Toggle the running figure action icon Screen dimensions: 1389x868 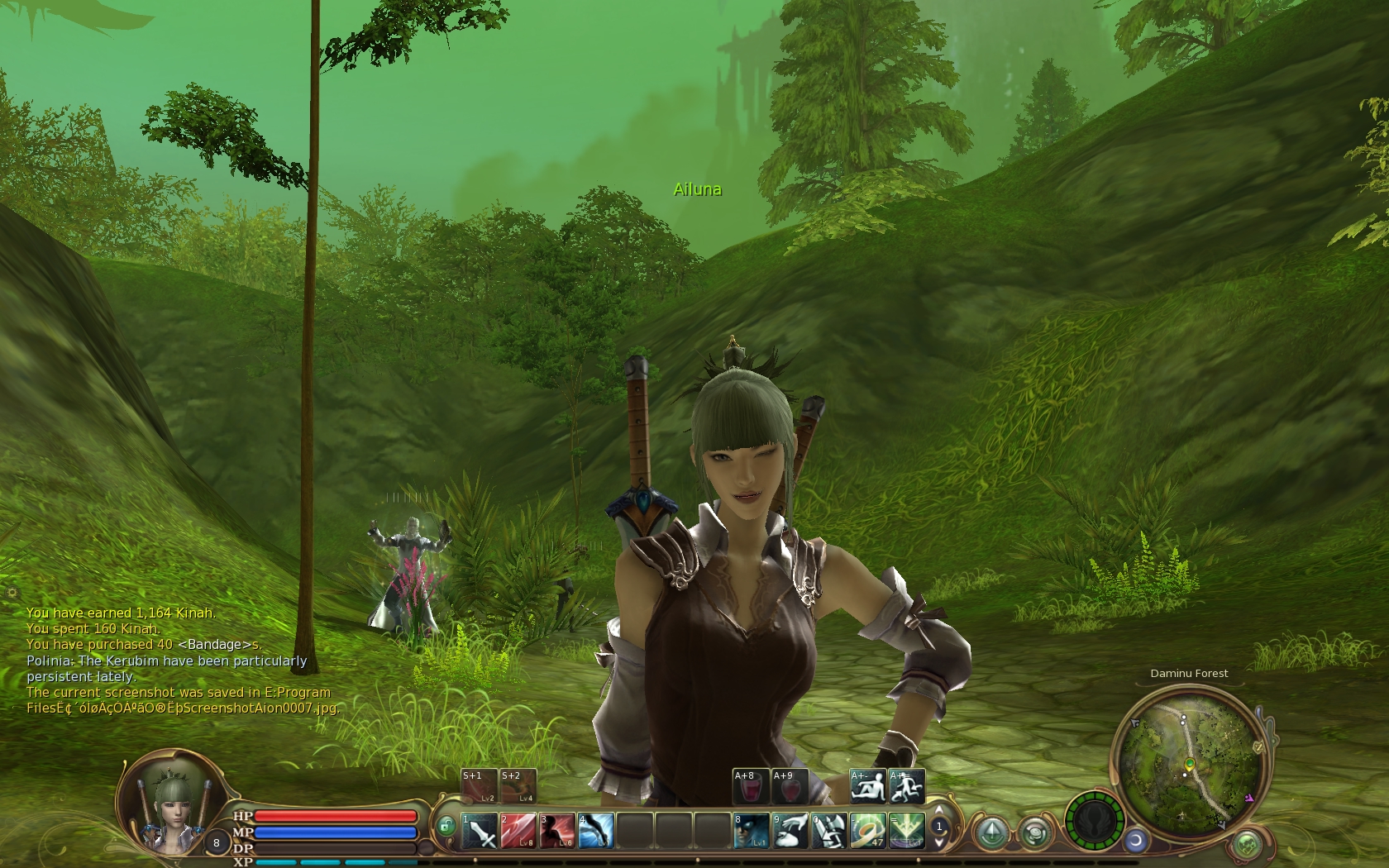pos(907,786)
